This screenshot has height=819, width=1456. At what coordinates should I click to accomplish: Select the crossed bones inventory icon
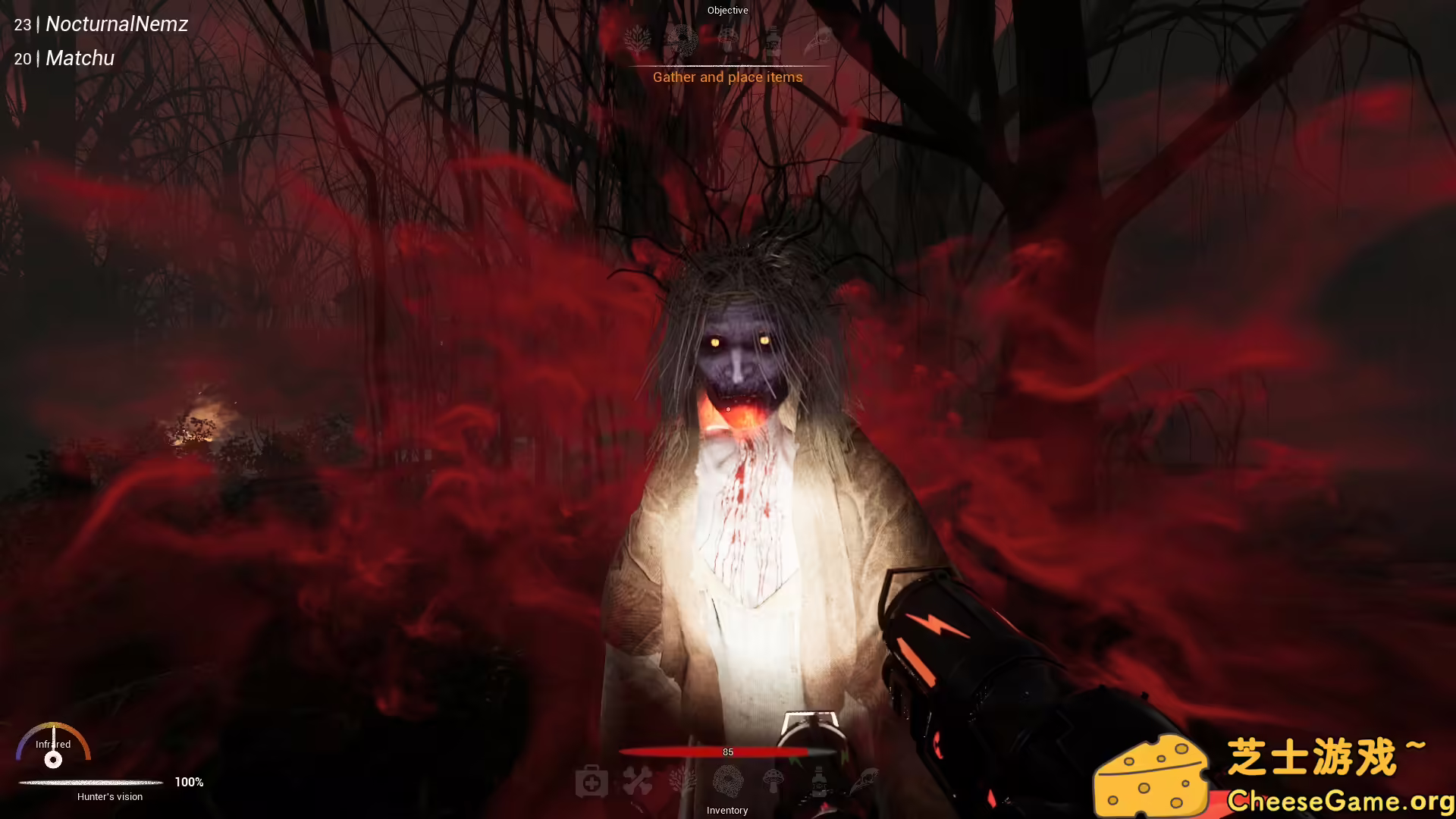(x=639, y=781)
